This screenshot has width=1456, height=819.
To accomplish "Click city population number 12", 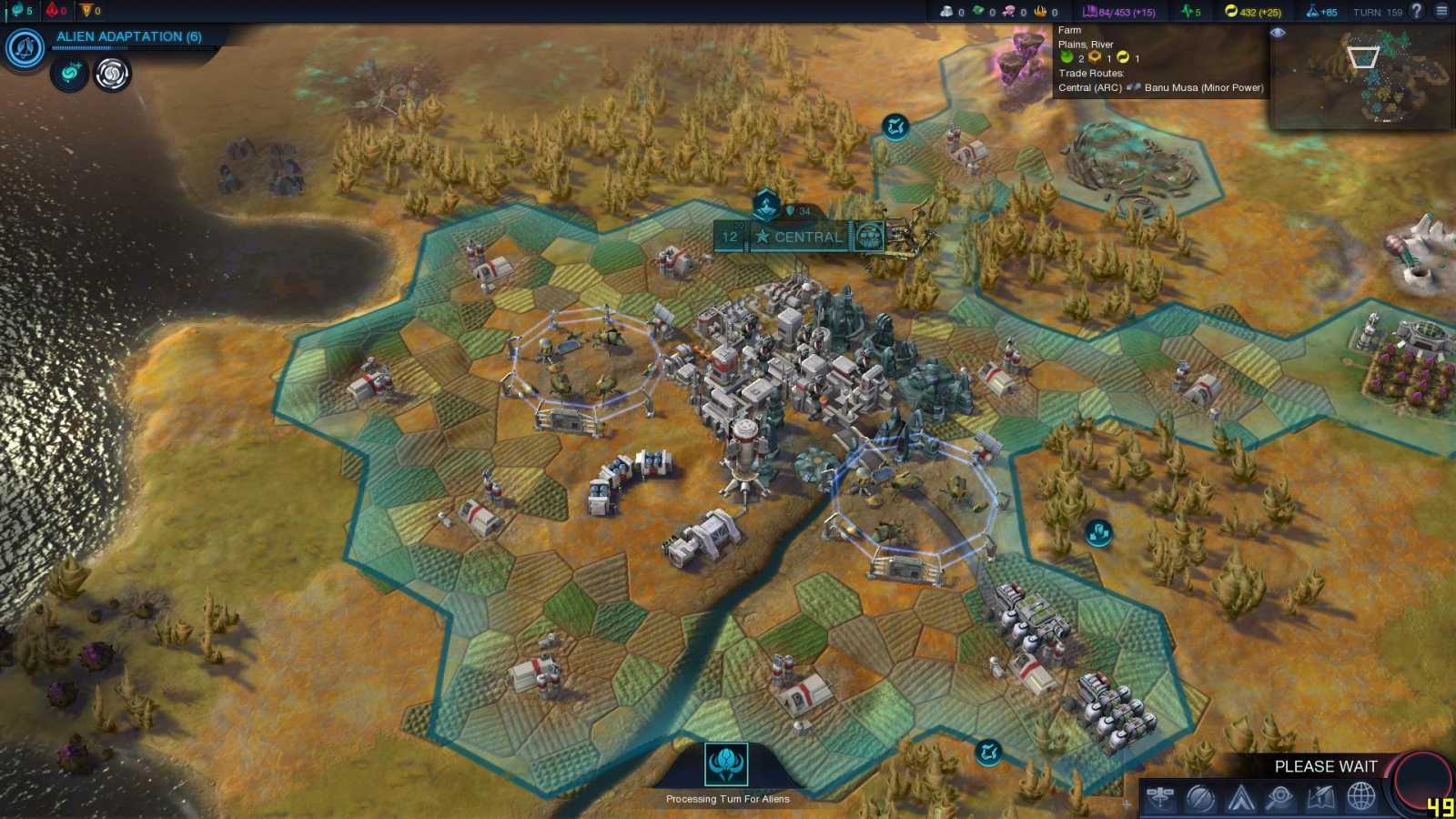I will [729, 238].
